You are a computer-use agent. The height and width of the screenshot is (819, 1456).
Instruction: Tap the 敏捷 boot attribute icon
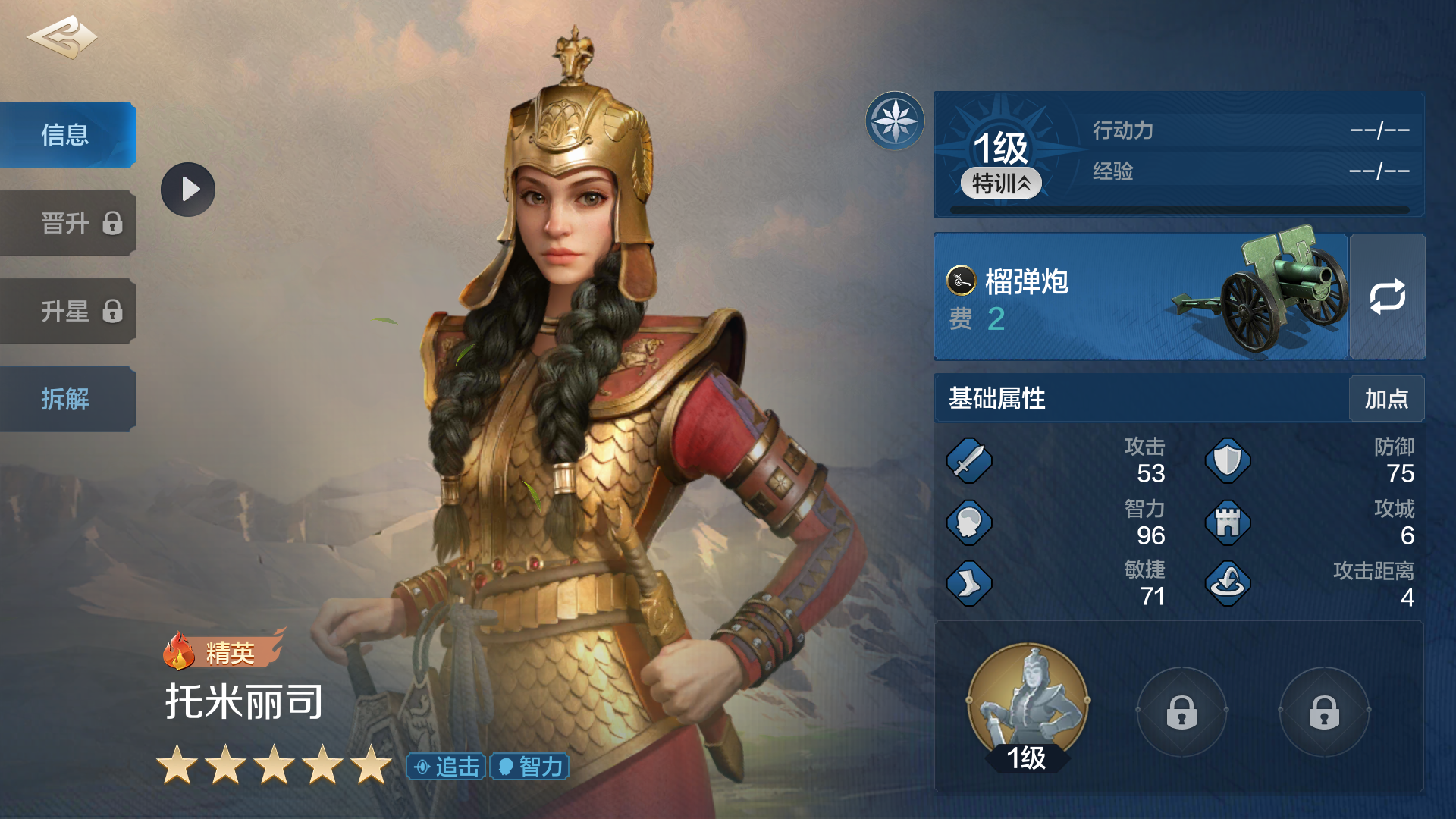pyautogui.click(x=969, y=583)
